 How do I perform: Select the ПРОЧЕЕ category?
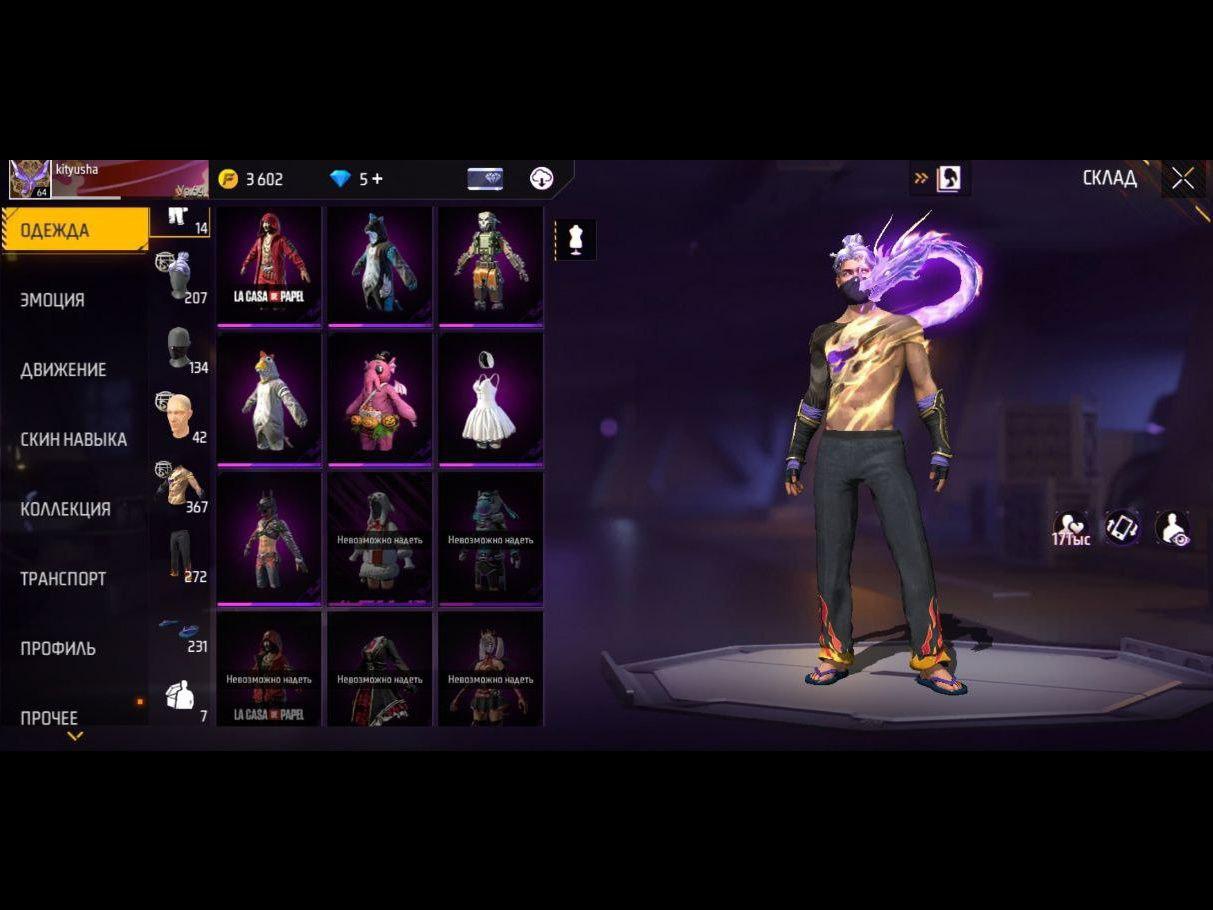pos(49,717)
